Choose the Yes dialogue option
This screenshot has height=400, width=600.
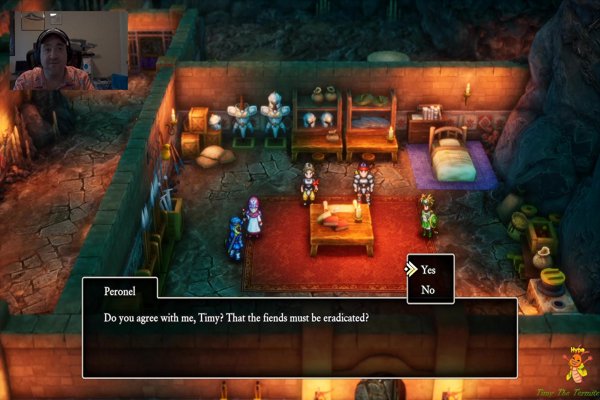pos(428,270)
